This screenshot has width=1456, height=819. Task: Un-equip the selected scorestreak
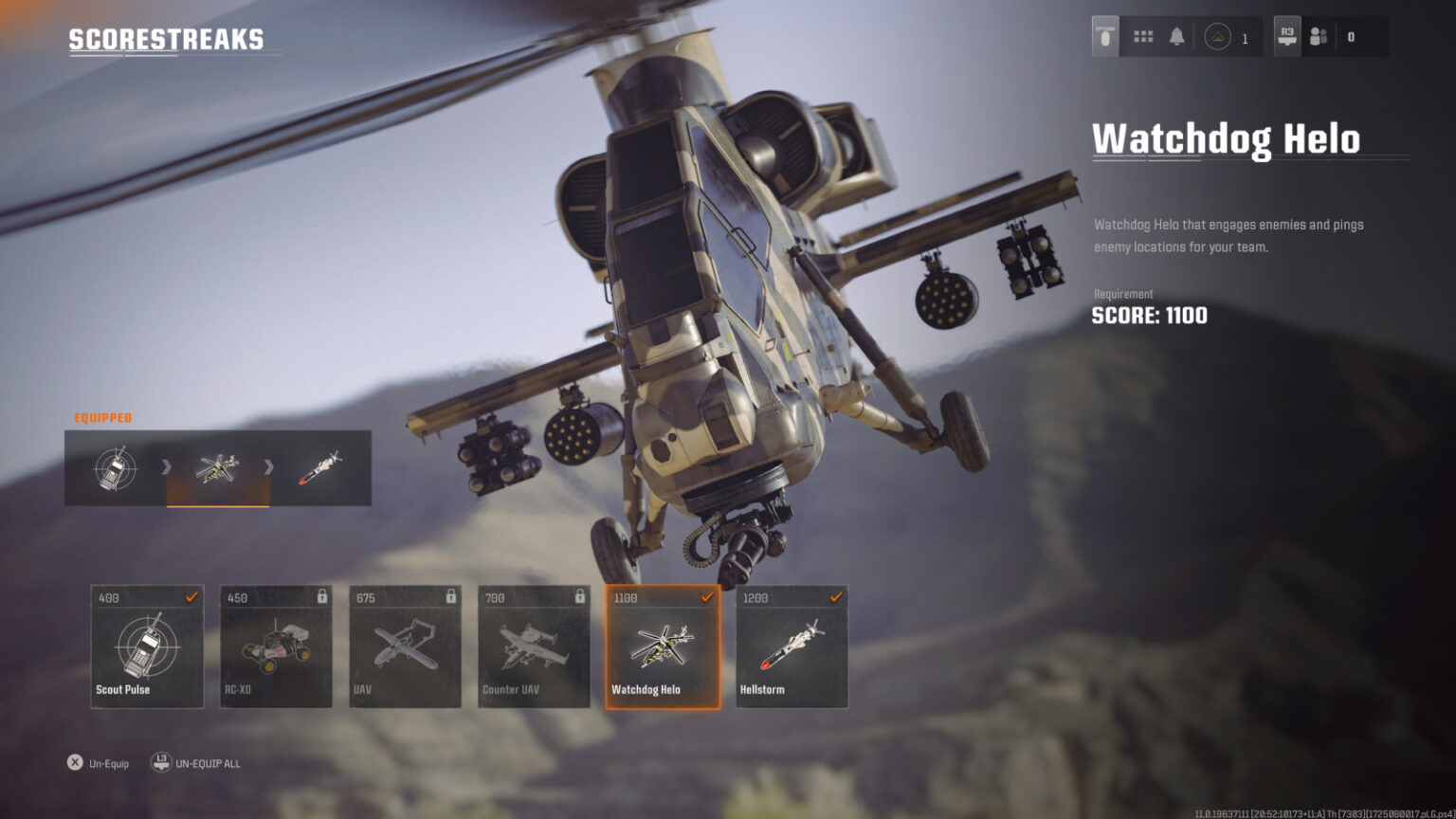tap(99, 763)
